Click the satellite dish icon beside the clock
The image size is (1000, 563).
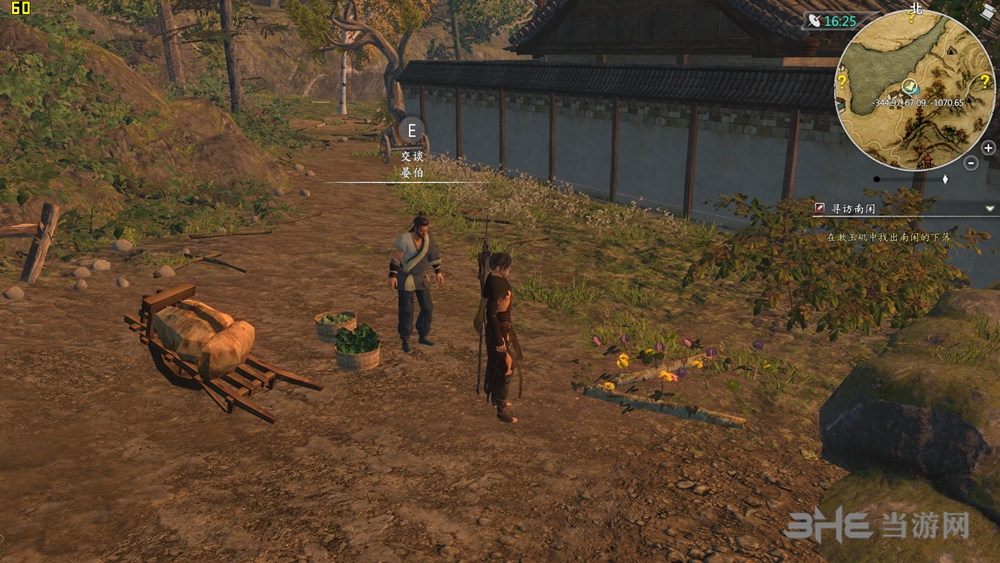click(x=813, y=21)
